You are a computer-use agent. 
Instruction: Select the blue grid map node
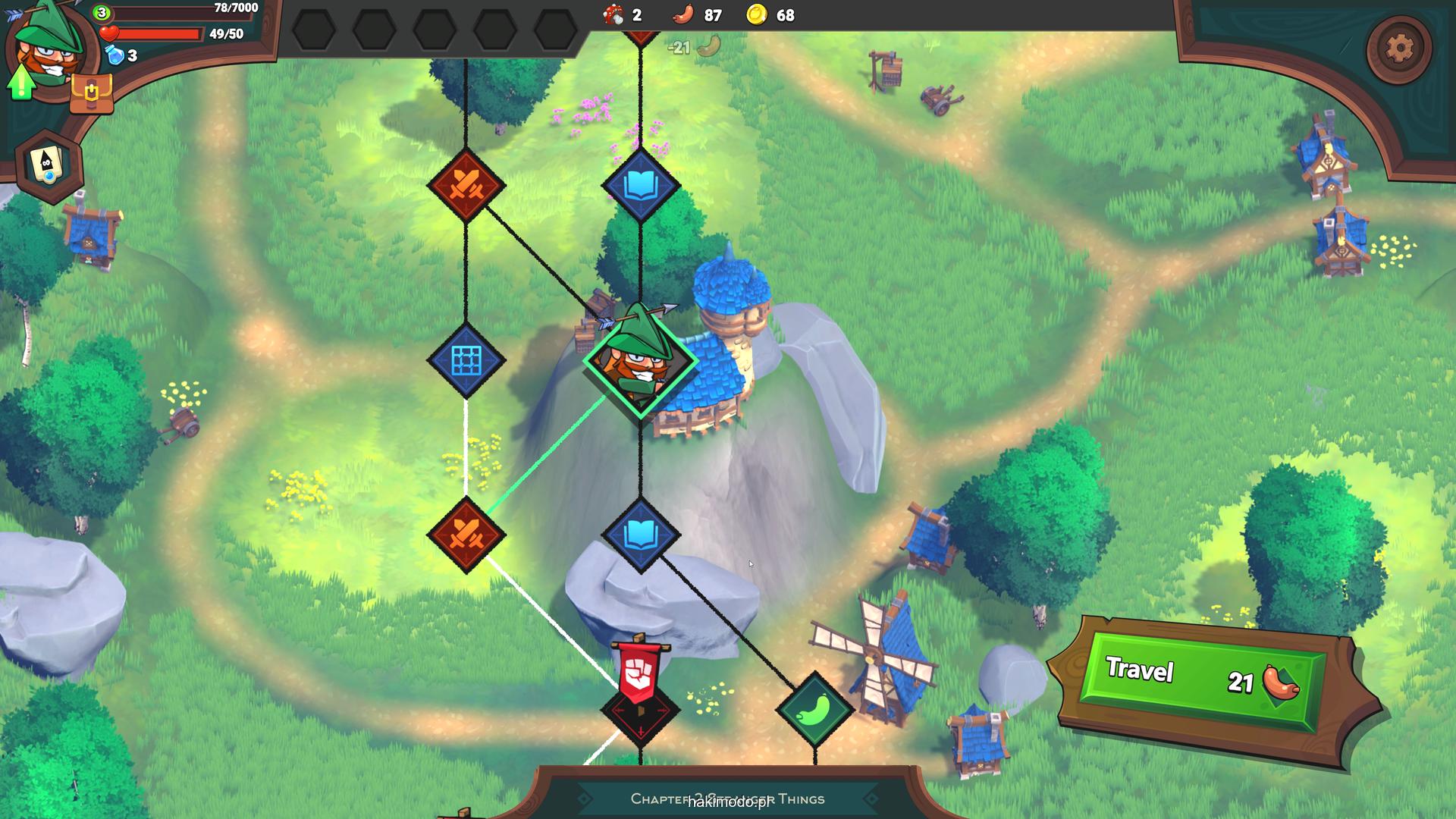[466, 360]
